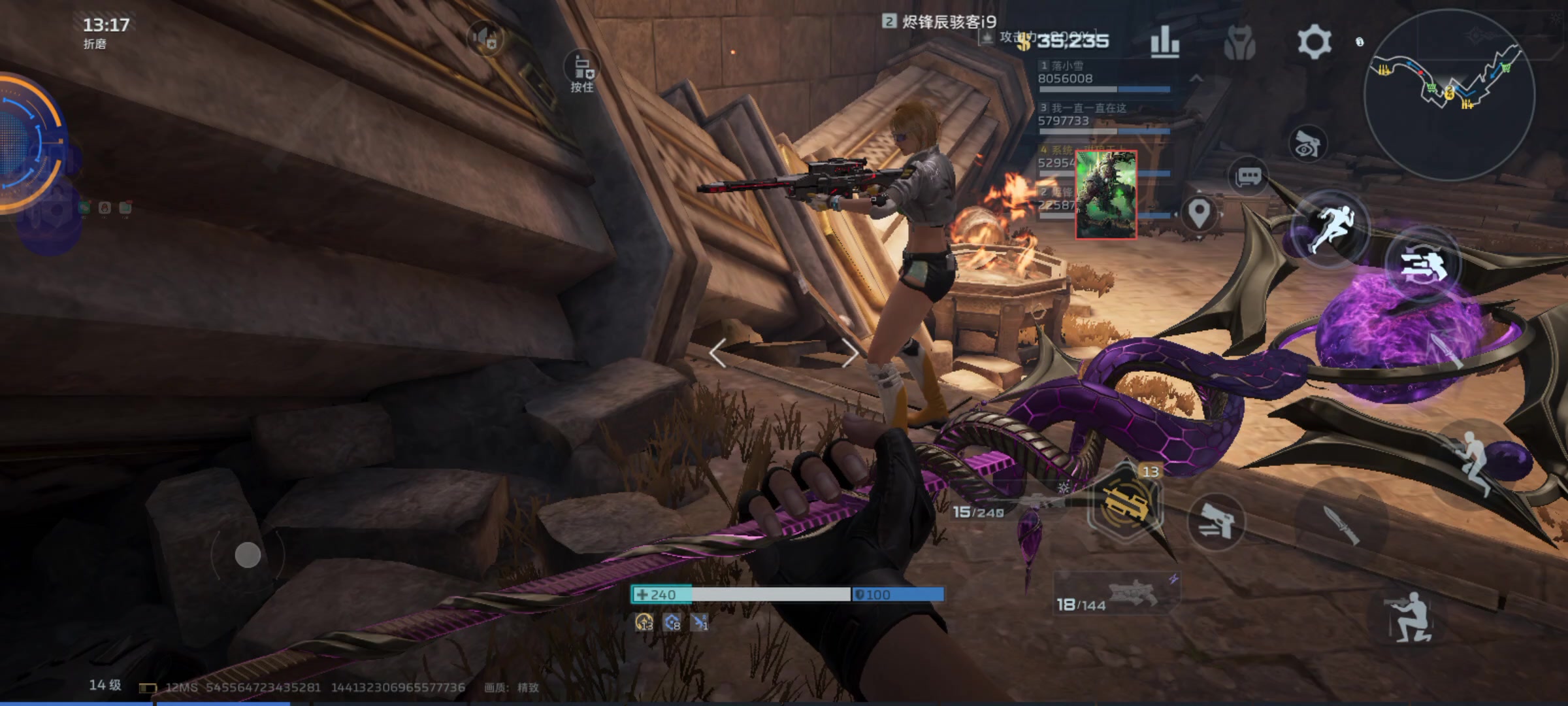The width and height of the screenshot is (1568, 706).
Task: Open the armor vest equipment icon
Action: (1239, 43)
